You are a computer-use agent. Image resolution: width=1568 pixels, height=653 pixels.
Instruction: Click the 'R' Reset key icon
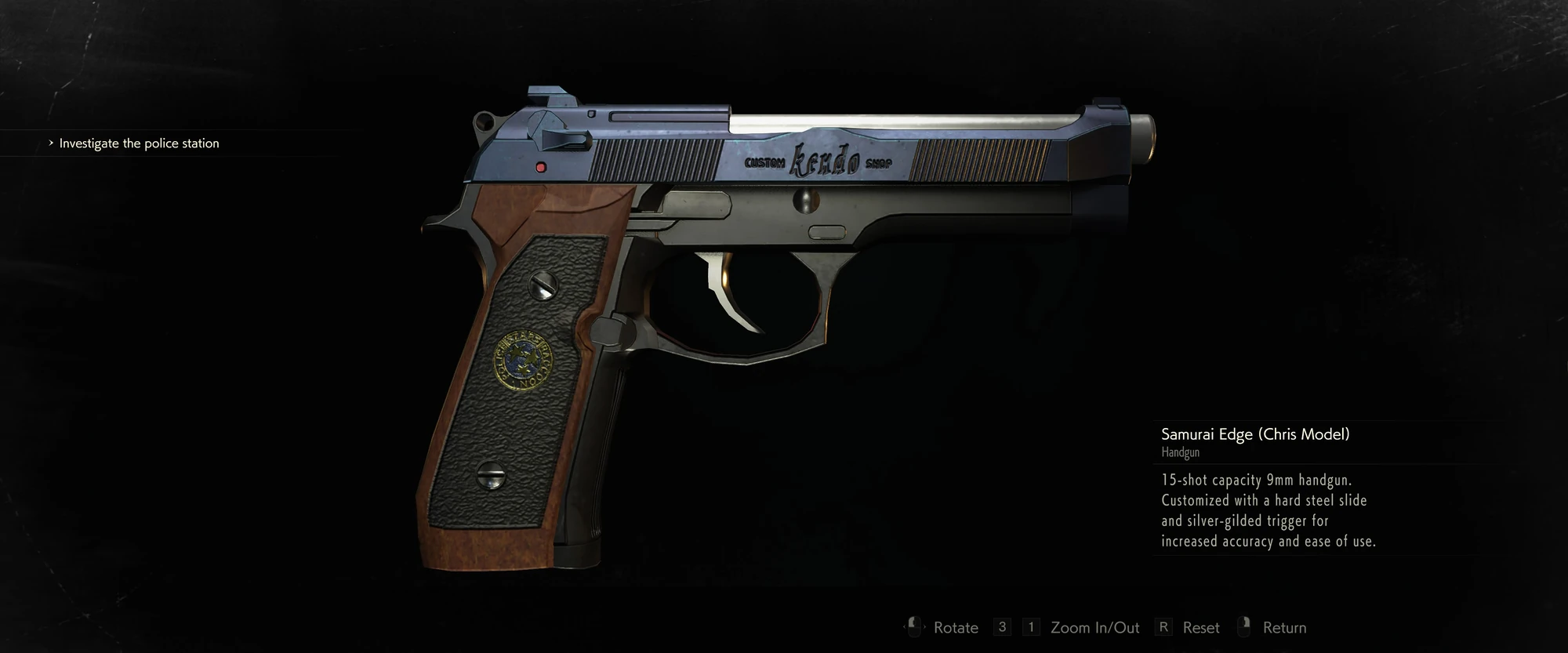pyautogui.click(x=1165, y=626)
